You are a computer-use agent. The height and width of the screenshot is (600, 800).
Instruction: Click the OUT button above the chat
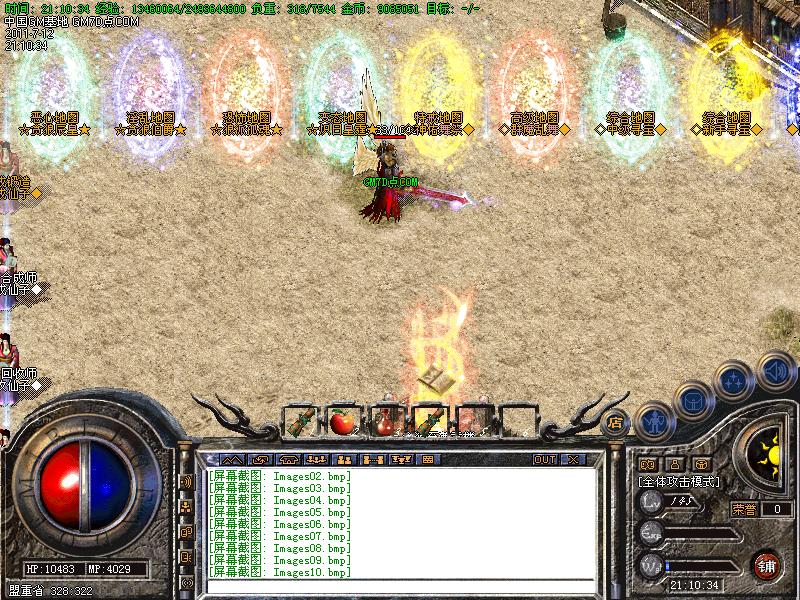(x=544, y=460)
